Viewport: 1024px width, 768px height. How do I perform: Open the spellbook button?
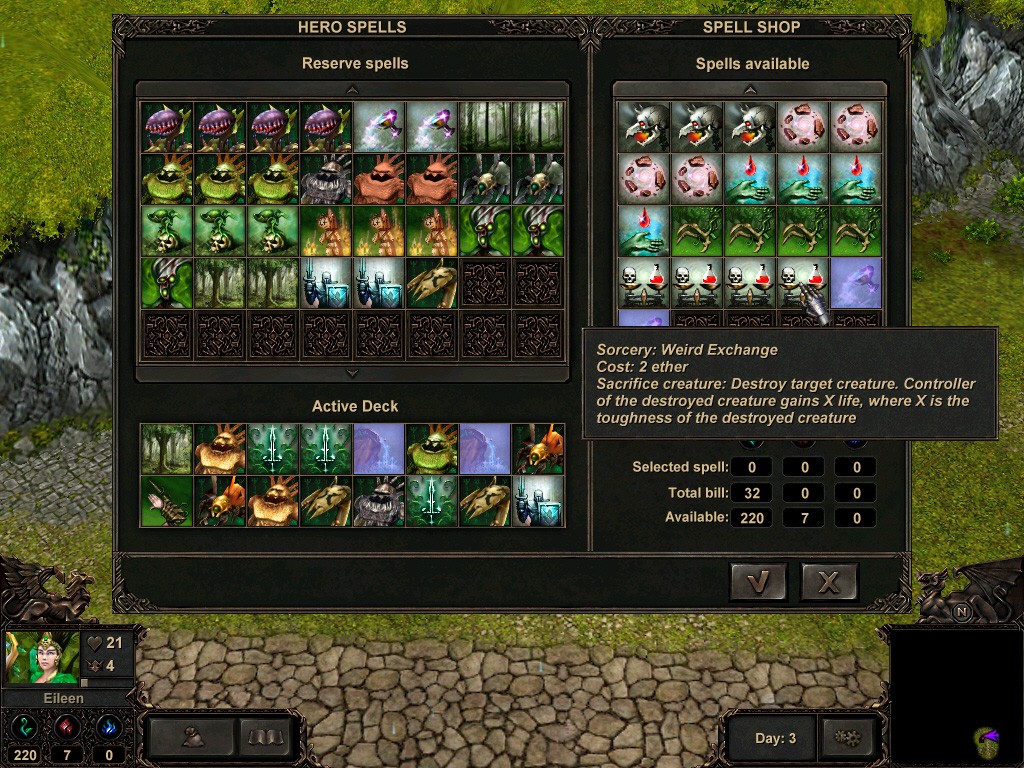[x=267, y=738]
